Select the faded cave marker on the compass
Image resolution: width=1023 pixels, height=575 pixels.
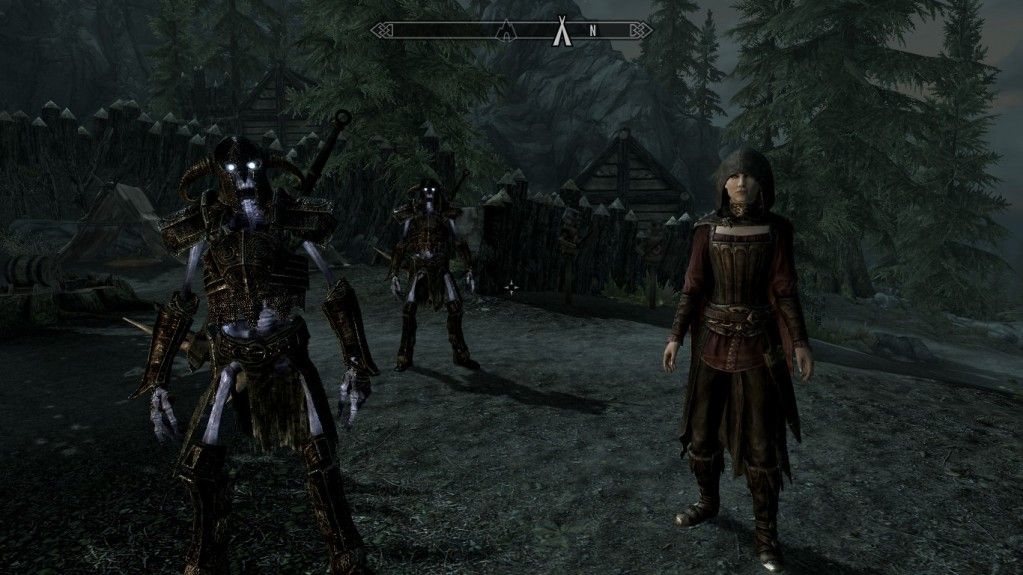click(x=507, y=29)
